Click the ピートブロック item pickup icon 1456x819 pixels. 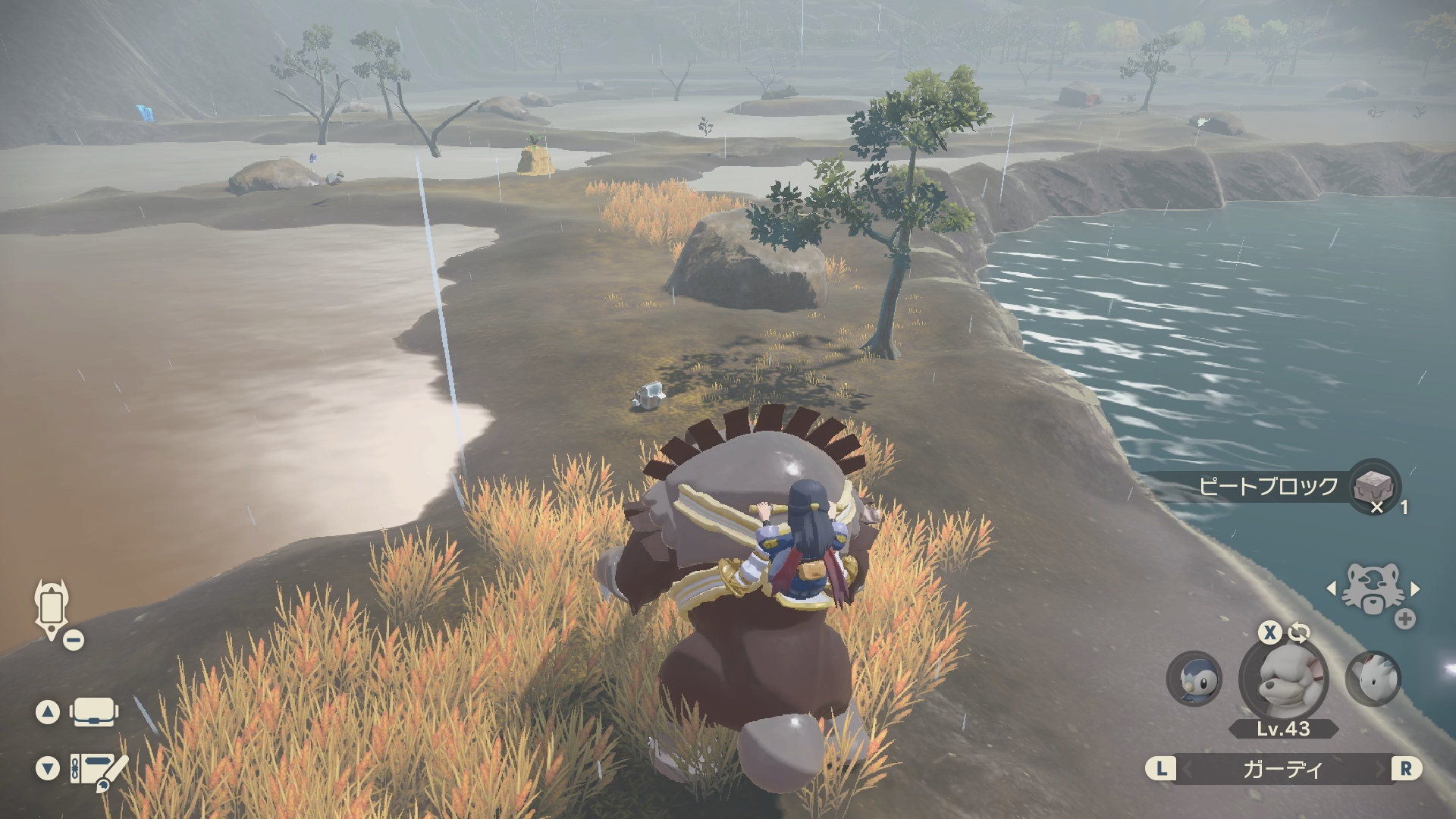click(x=1374, y=485)
